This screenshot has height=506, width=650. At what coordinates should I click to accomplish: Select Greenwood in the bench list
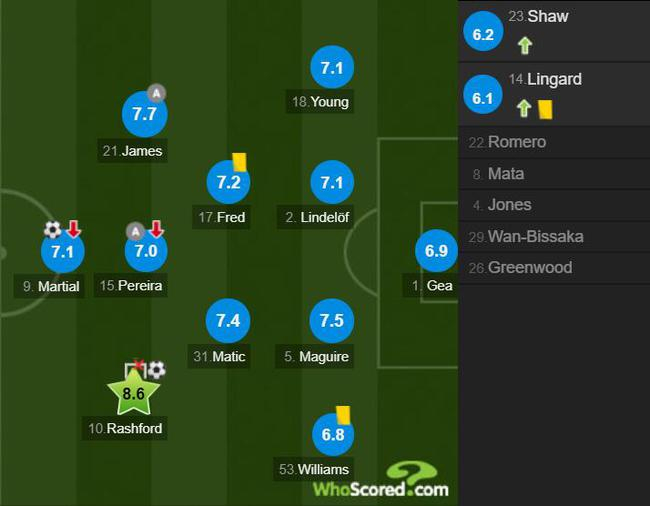554,268
